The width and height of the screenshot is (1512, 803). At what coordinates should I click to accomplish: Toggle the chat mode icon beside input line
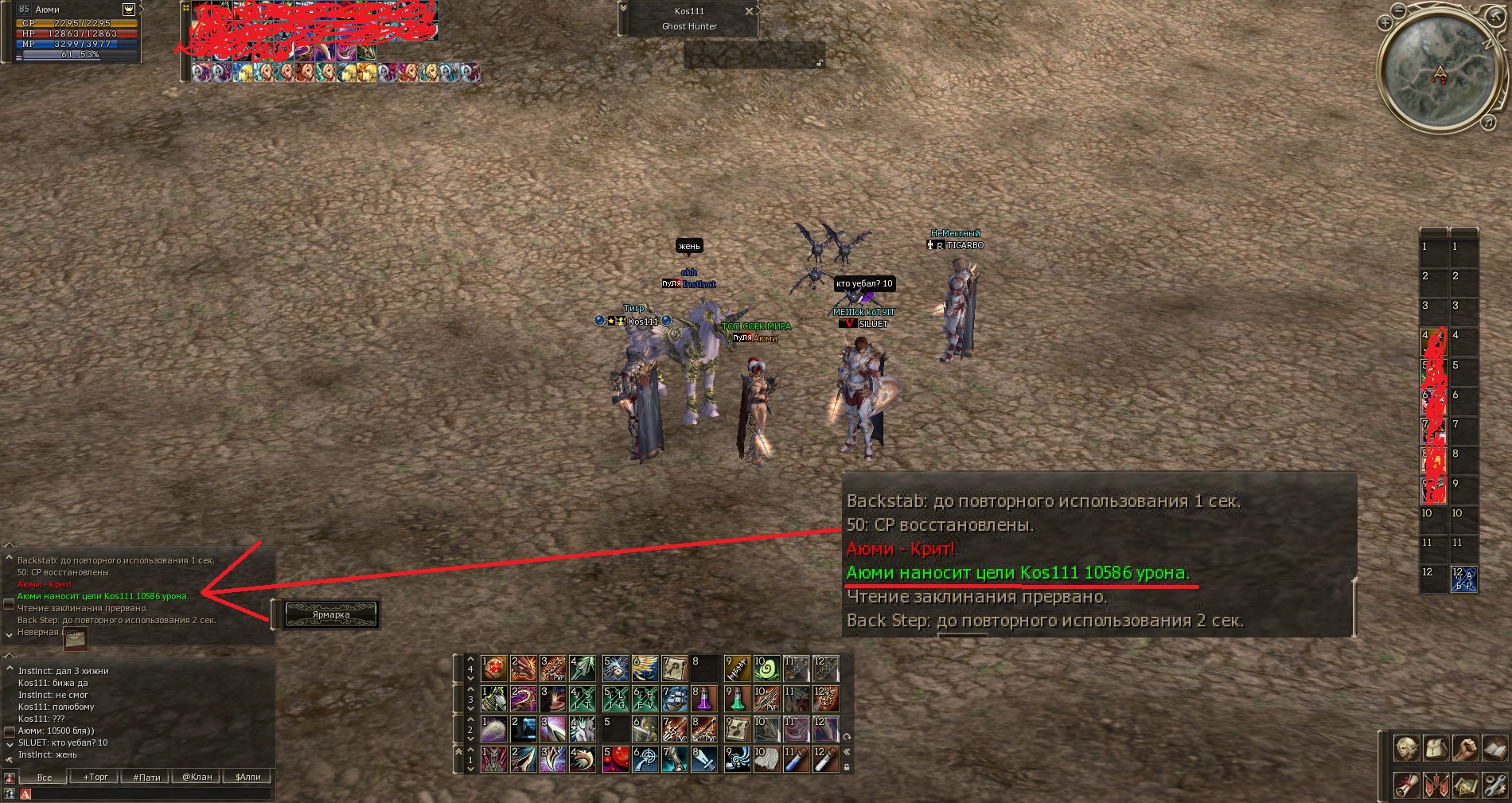point(25,795)
